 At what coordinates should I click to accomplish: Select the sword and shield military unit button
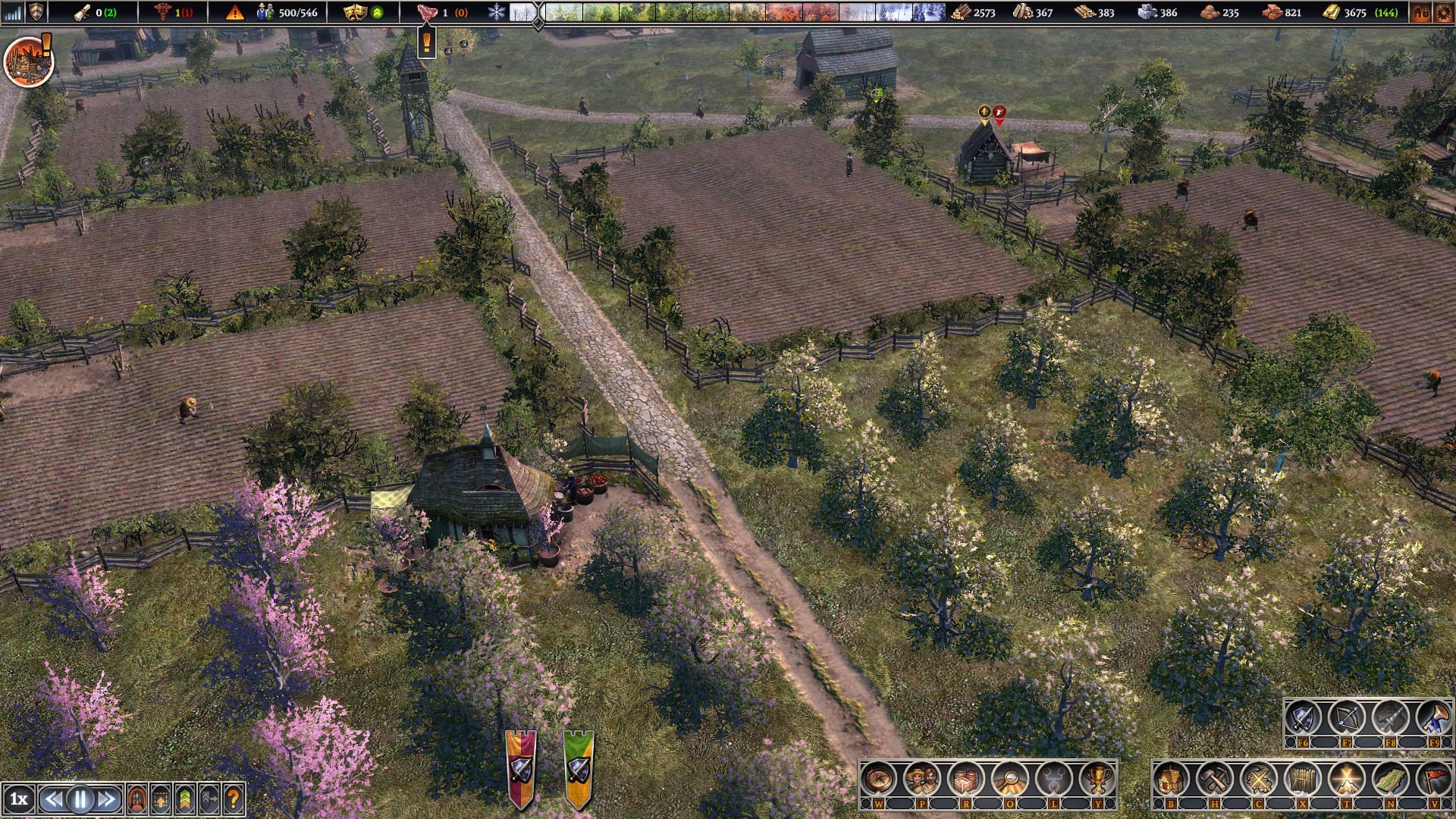tap(1303, 718)
